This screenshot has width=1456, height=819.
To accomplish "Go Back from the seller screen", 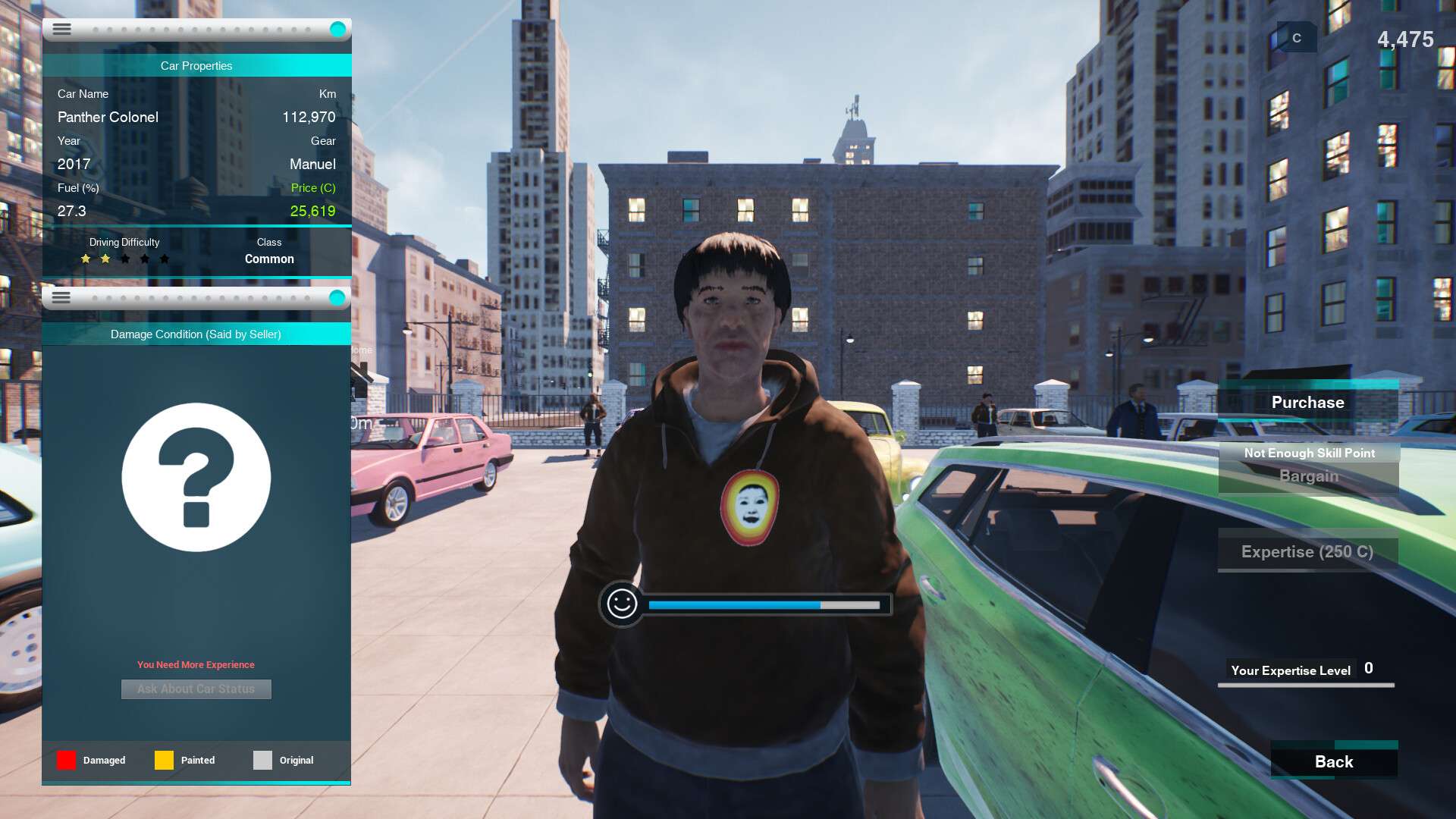I will coord(1333,761).
